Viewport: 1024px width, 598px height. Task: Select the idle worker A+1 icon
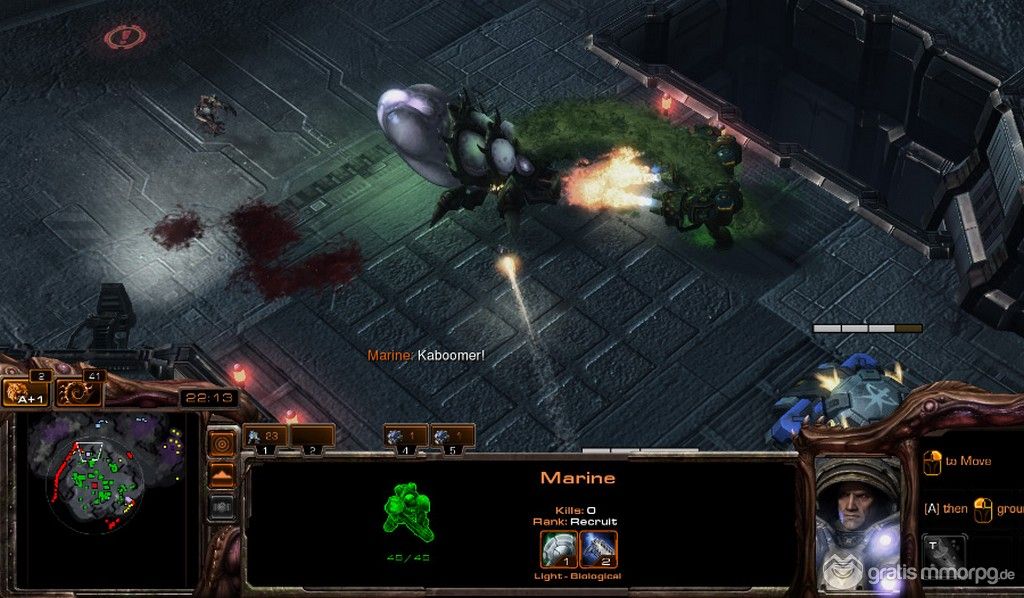(x=27, y=392)
